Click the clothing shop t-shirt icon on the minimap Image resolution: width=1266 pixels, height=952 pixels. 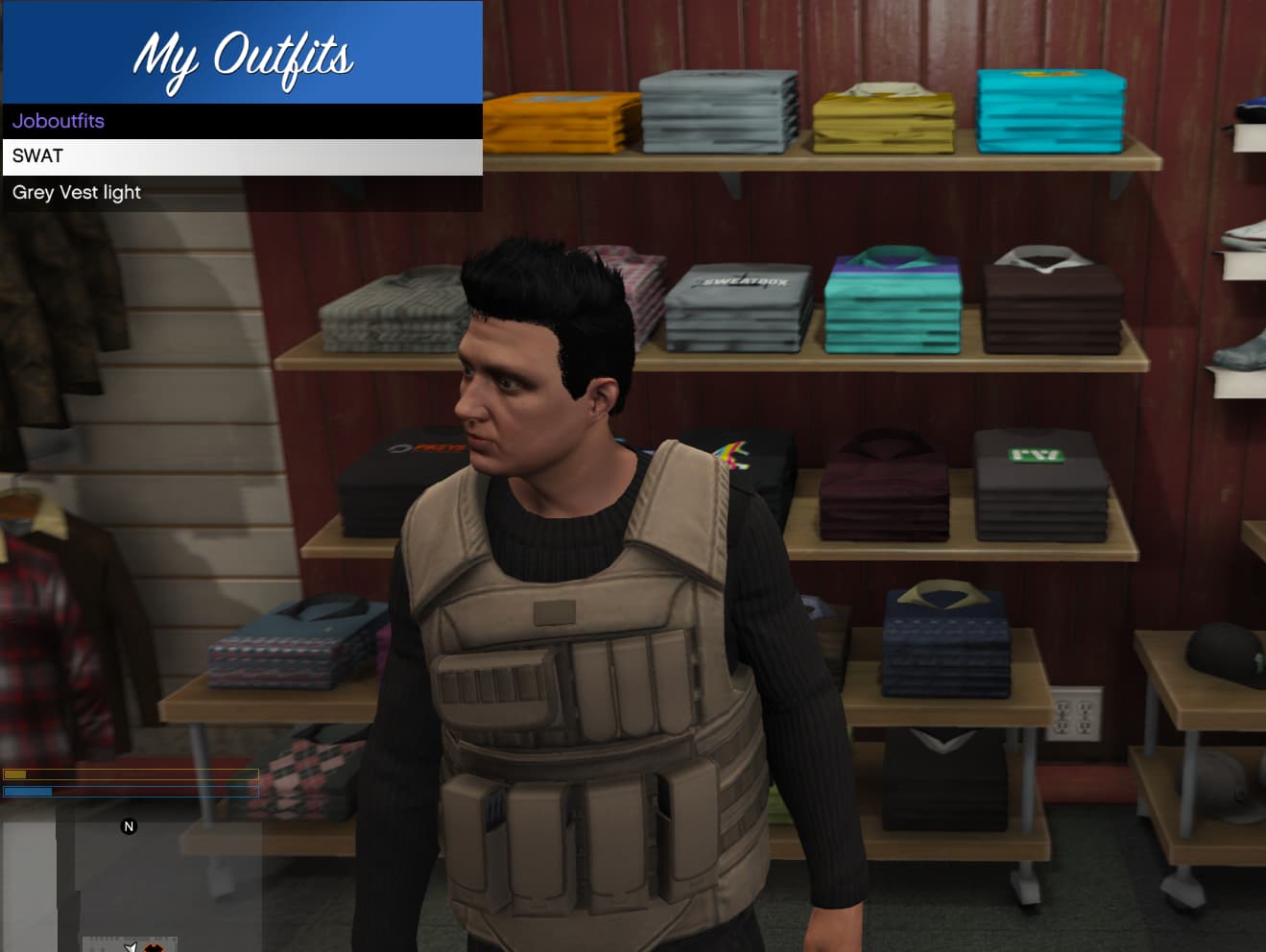click(154, 946)
